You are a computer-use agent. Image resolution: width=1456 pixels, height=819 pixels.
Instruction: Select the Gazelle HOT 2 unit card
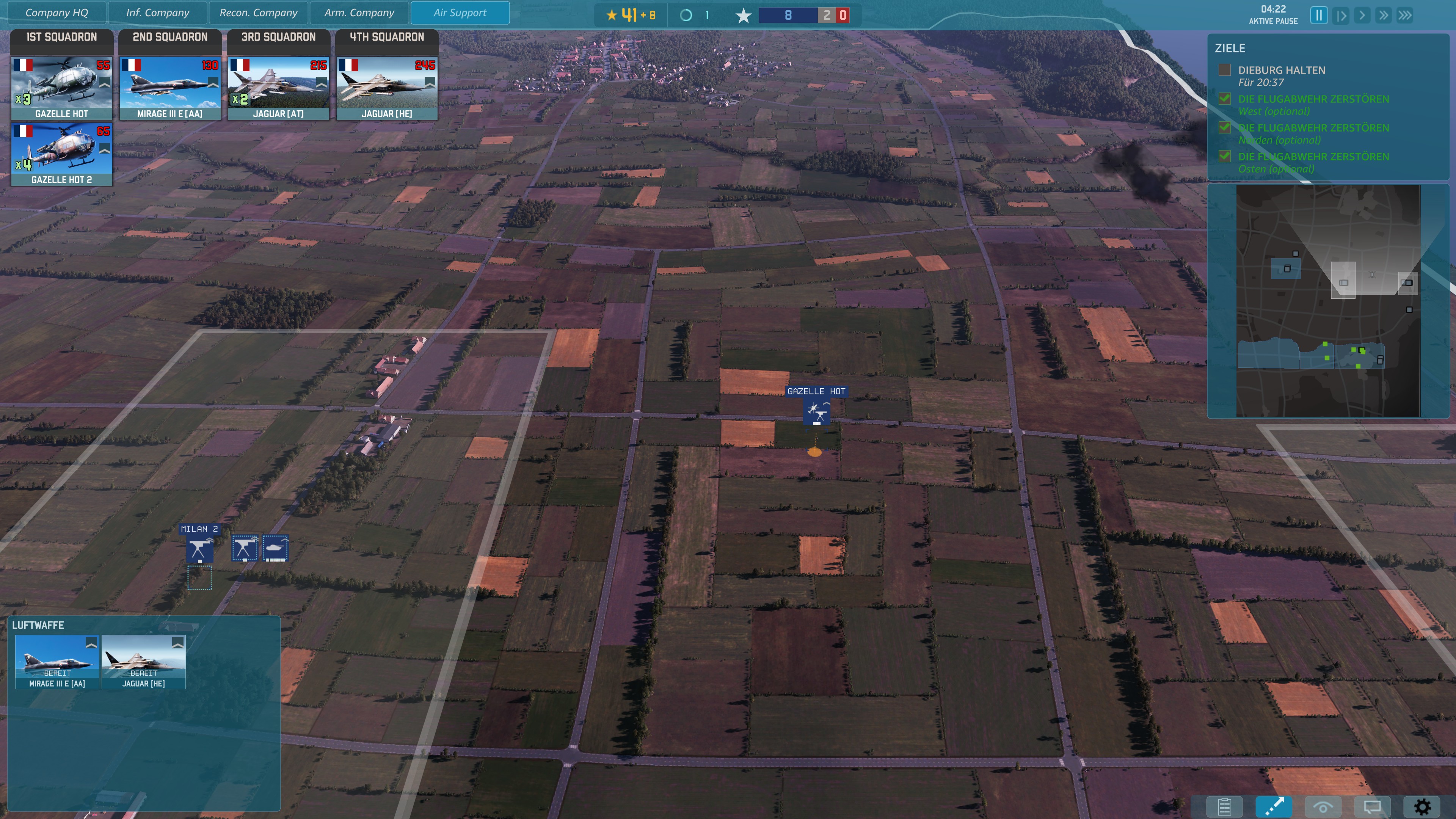click(61, 154)
